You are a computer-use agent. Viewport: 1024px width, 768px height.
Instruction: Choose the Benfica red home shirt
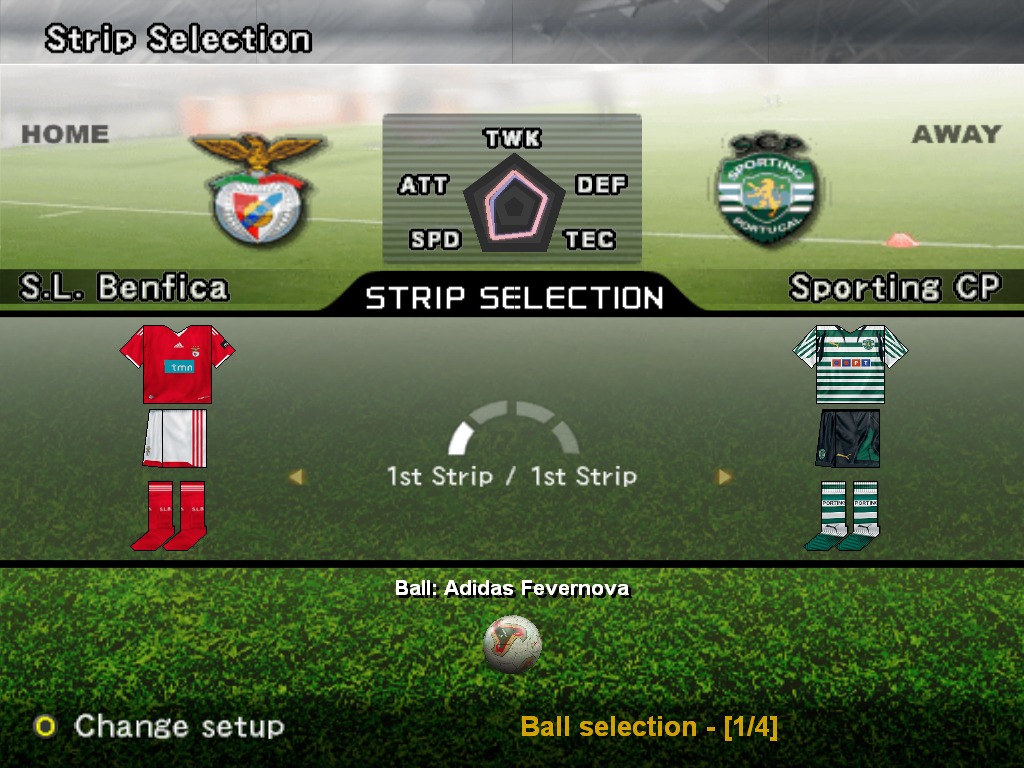[x=177, y=362]
